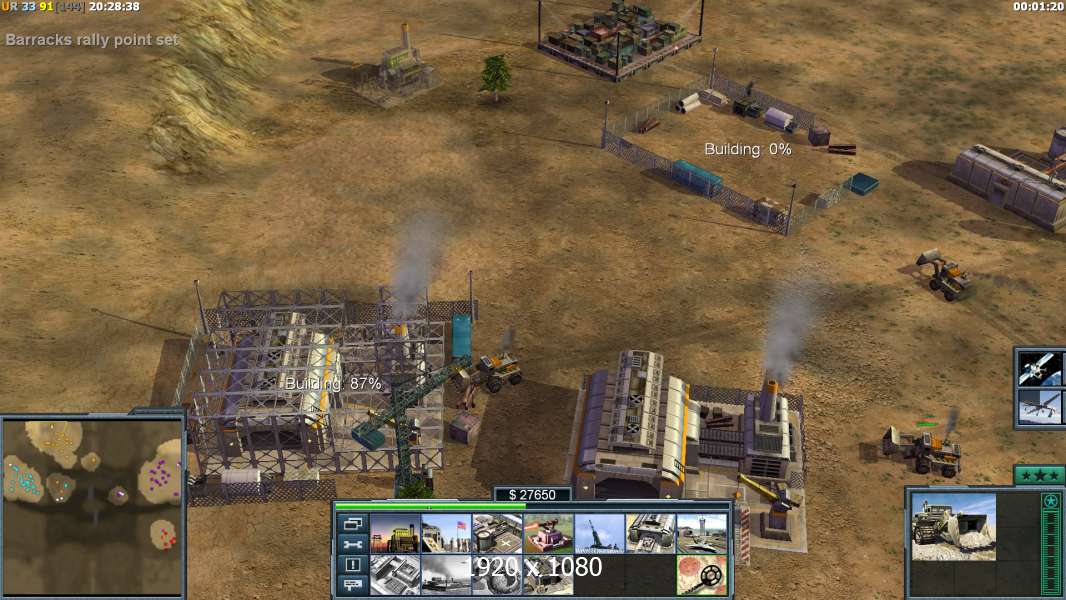
Task: Choose the Supply Center with helipad
Action: click(x=497, y=534)
